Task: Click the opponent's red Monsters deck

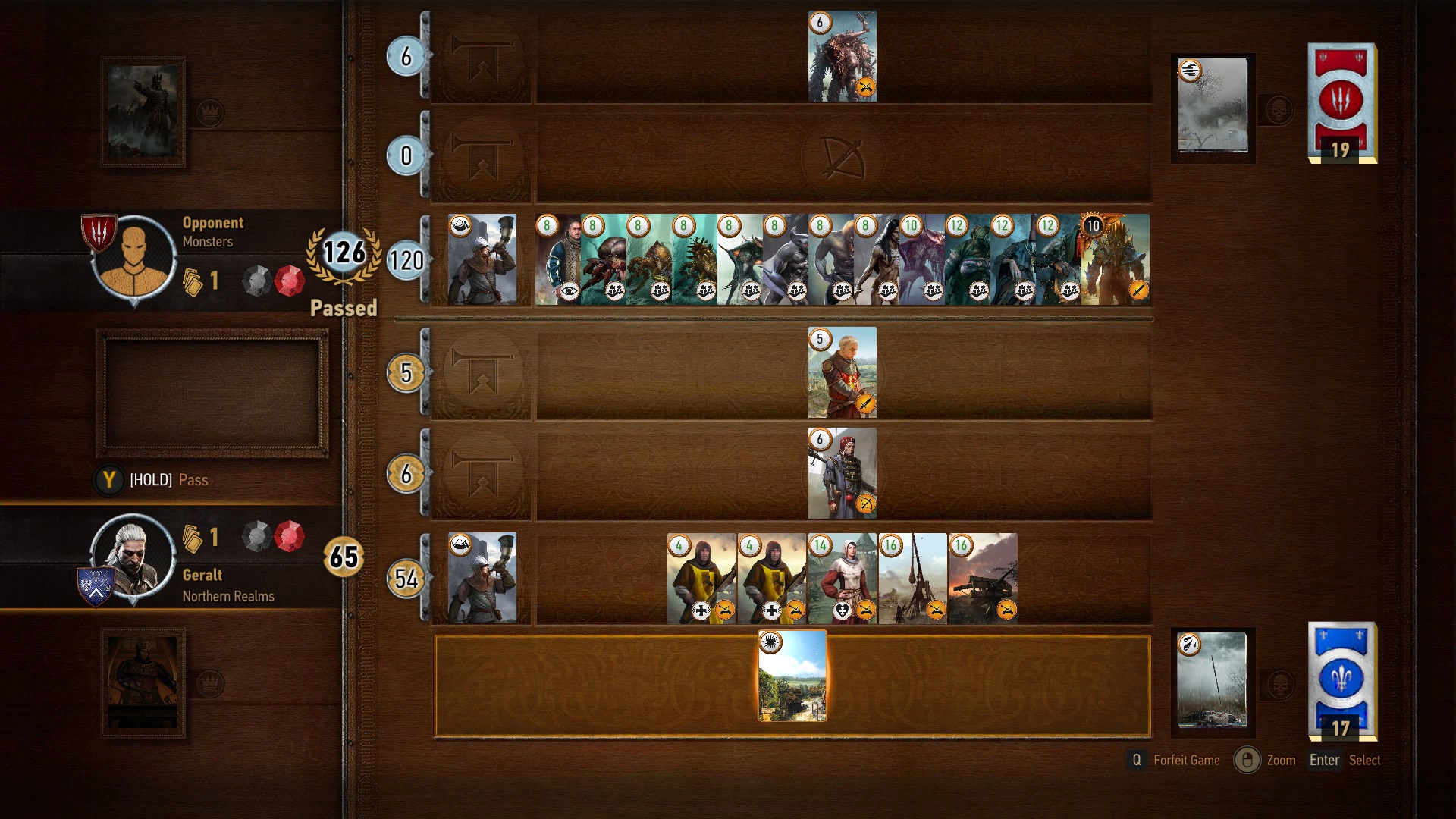Action: point(1341,102)
